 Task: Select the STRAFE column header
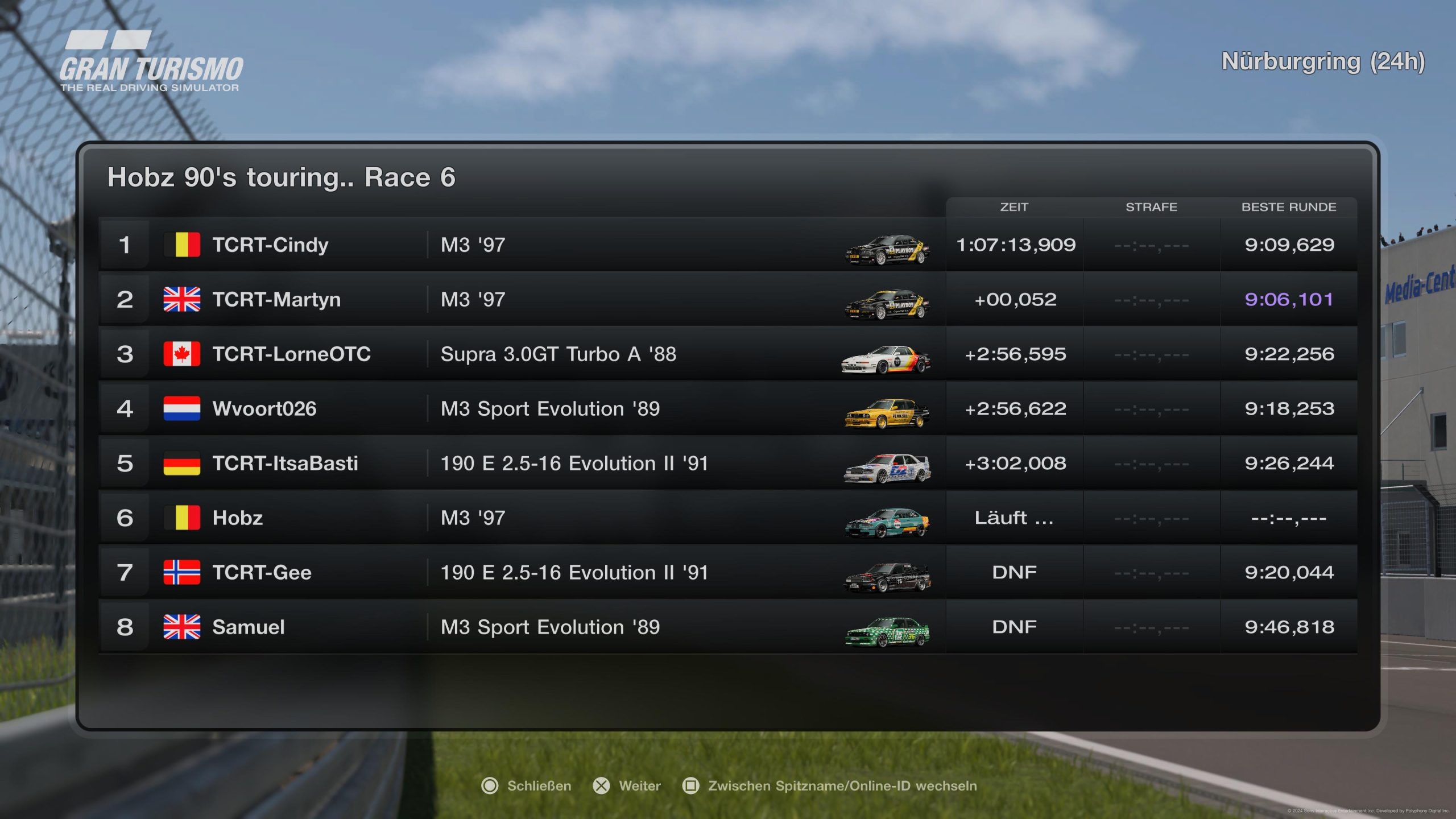click(x=1151, y=207)
